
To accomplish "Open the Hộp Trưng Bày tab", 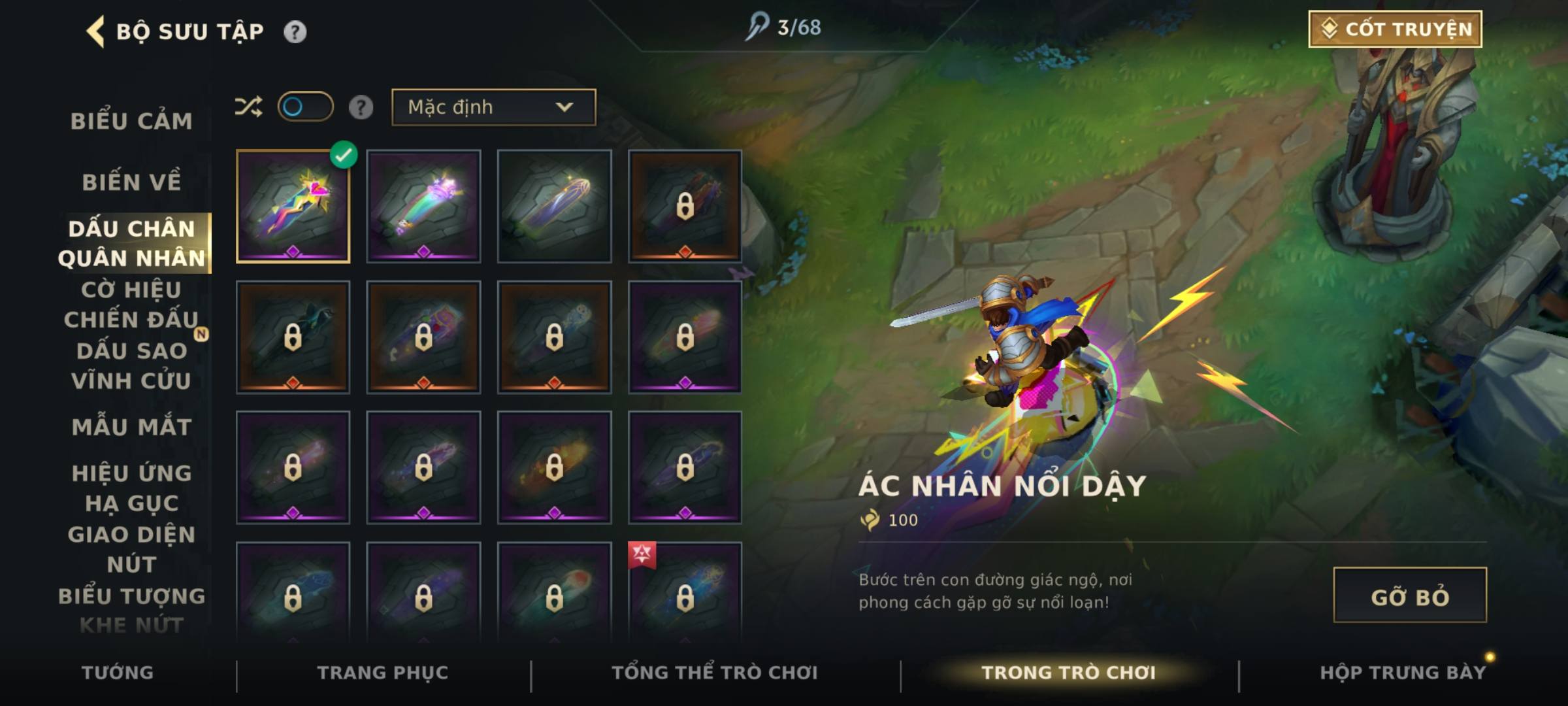I will [1402, 673].
